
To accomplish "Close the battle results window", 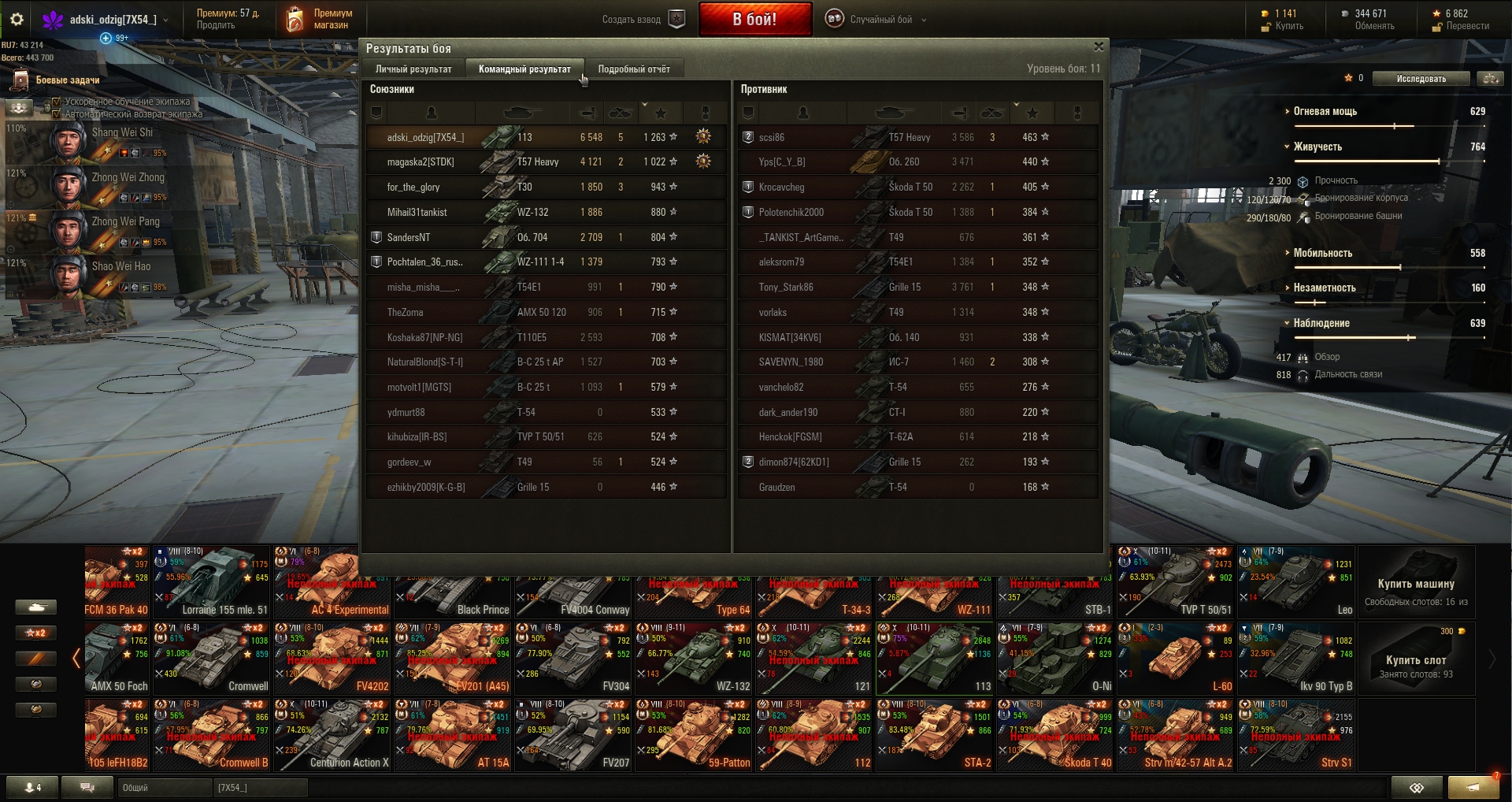I will click(x=1099, y=47).
